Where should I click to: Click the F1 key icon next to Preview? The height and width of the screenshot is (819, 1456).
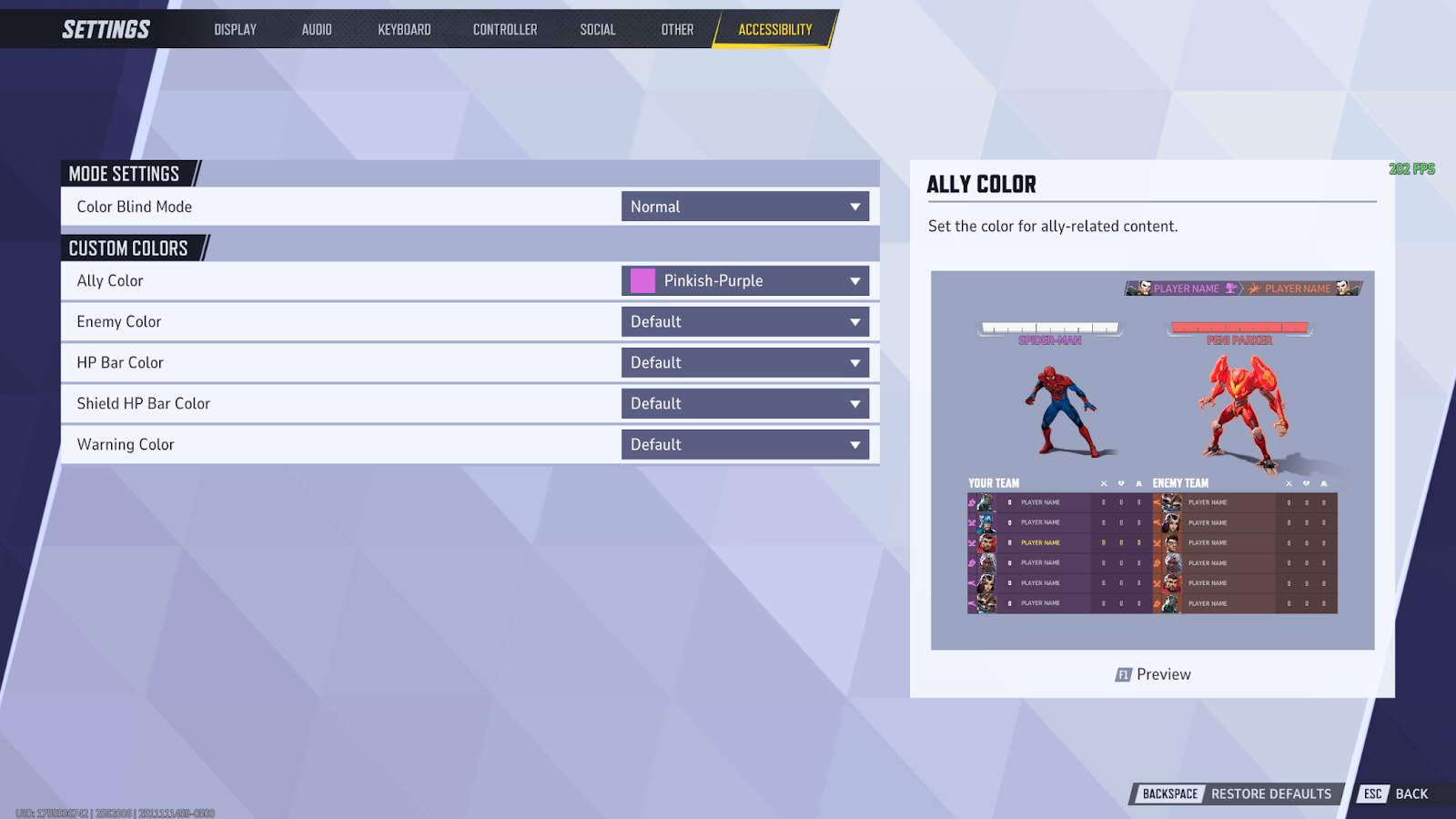1123,674
